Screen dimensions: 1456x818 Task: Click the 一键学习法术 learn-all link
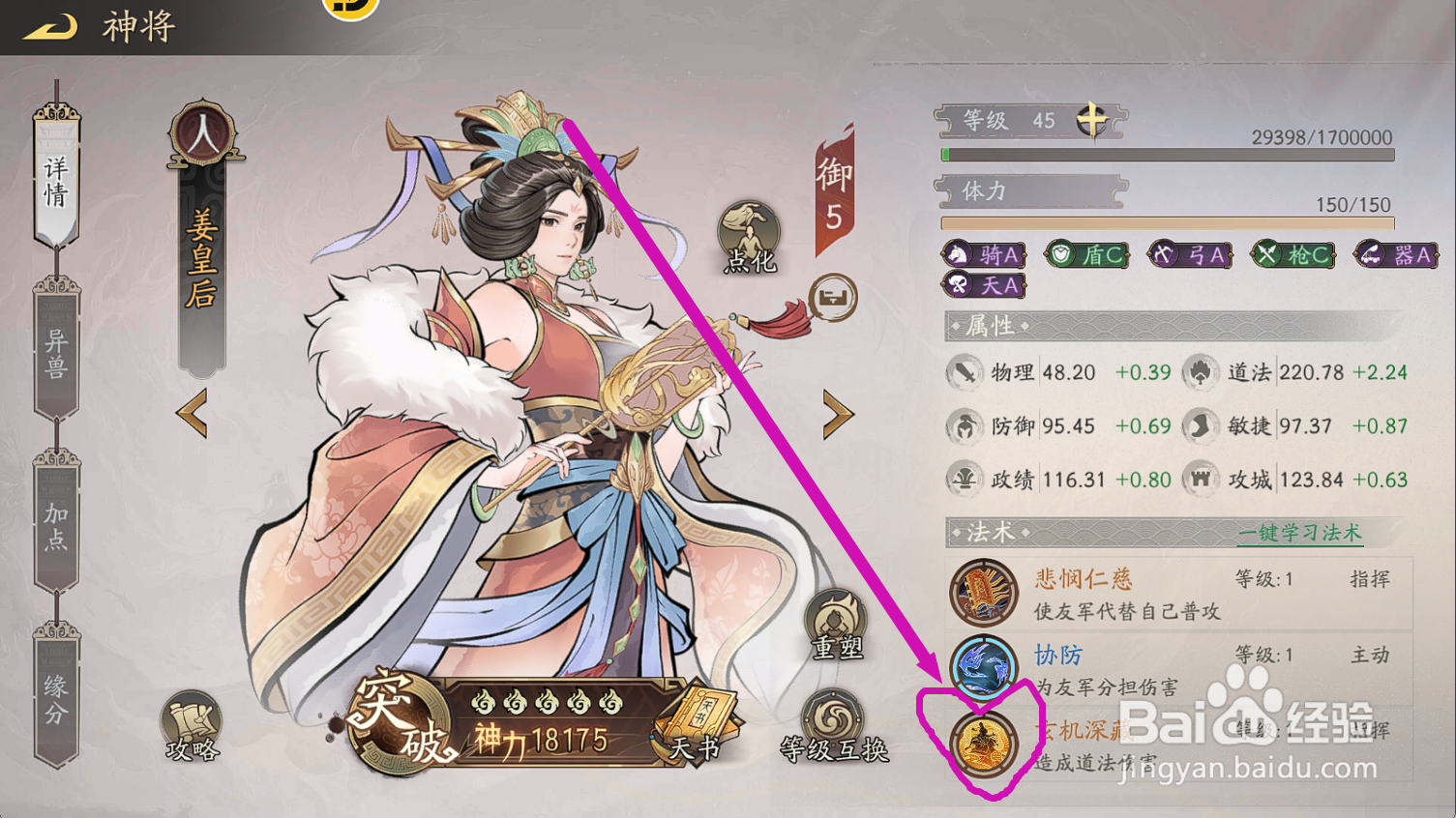pyautogui.click(x=1299, y=533)
